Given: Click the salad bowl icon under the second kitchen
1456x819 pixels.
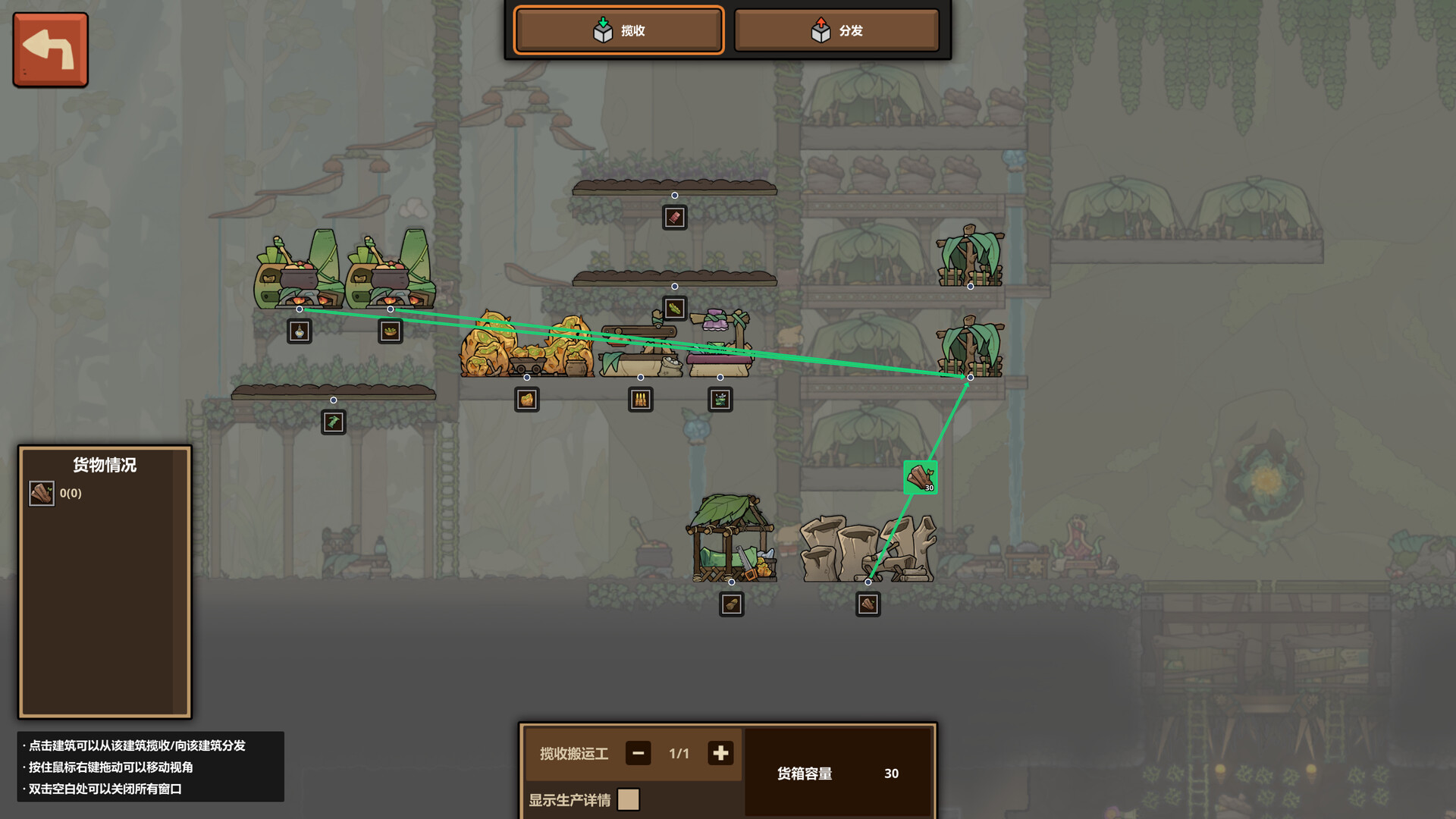Looking at the screenshot, I should pos(389,331).
